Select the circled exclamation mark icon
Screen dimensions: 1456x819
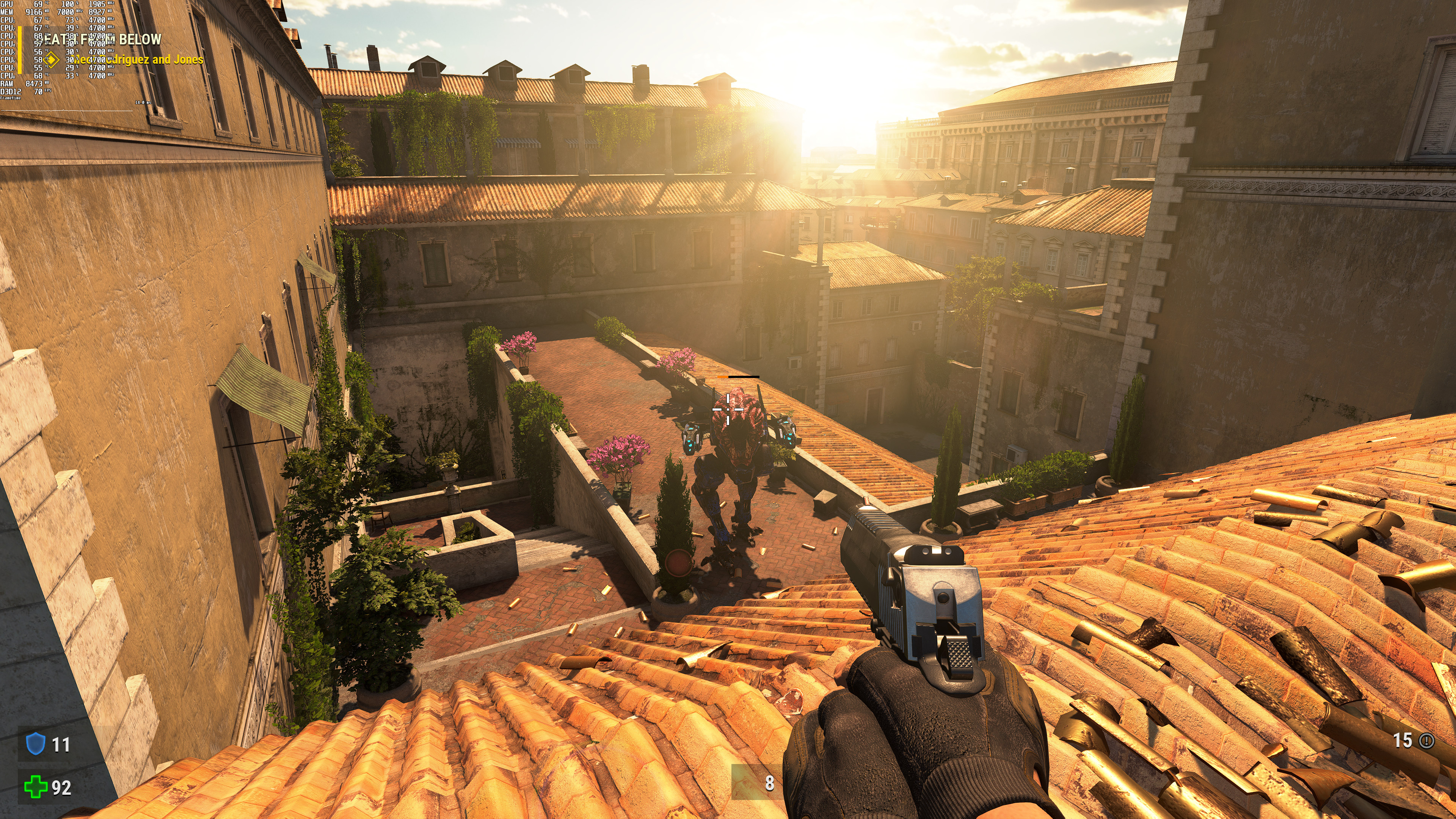point(1426,741)
